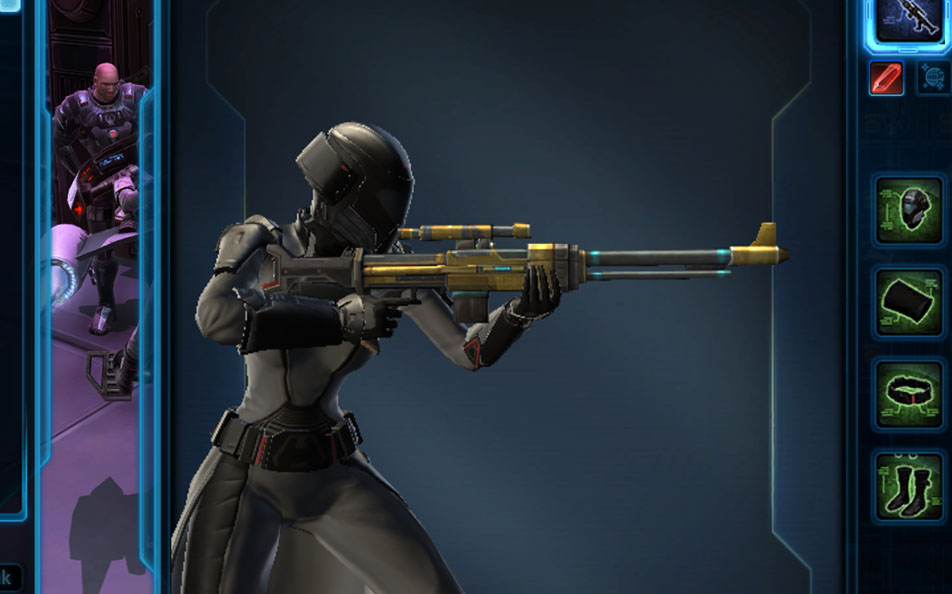Screen dimensions: 952x594
Task: Select the belt equipment slot
Action: coord(908,394)
